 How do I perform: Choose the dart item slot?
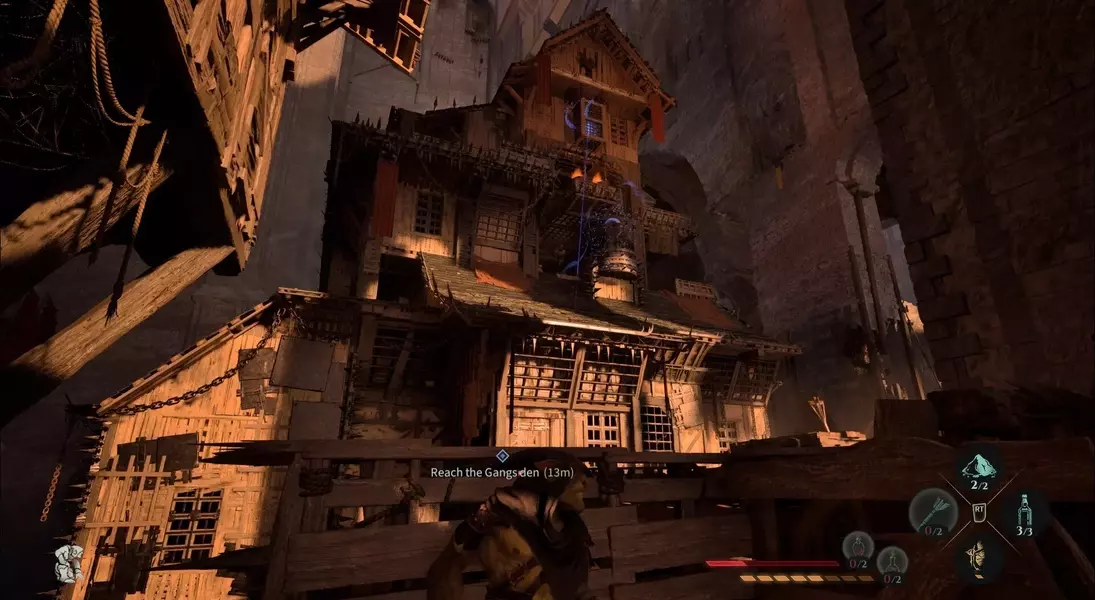(932, 511)
